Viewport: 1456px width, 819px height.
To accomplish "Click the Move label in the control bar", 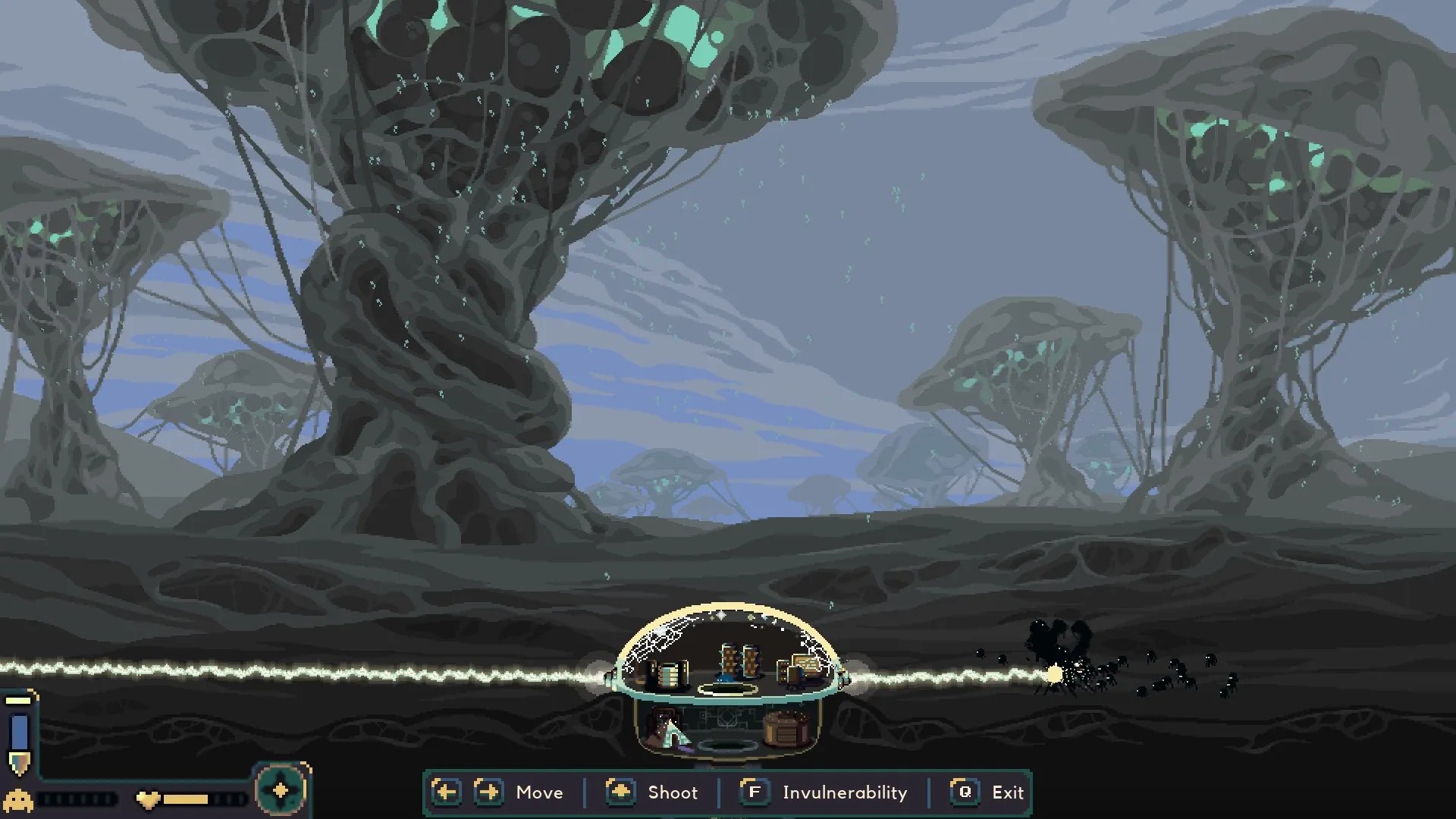I will coord(540,792).
